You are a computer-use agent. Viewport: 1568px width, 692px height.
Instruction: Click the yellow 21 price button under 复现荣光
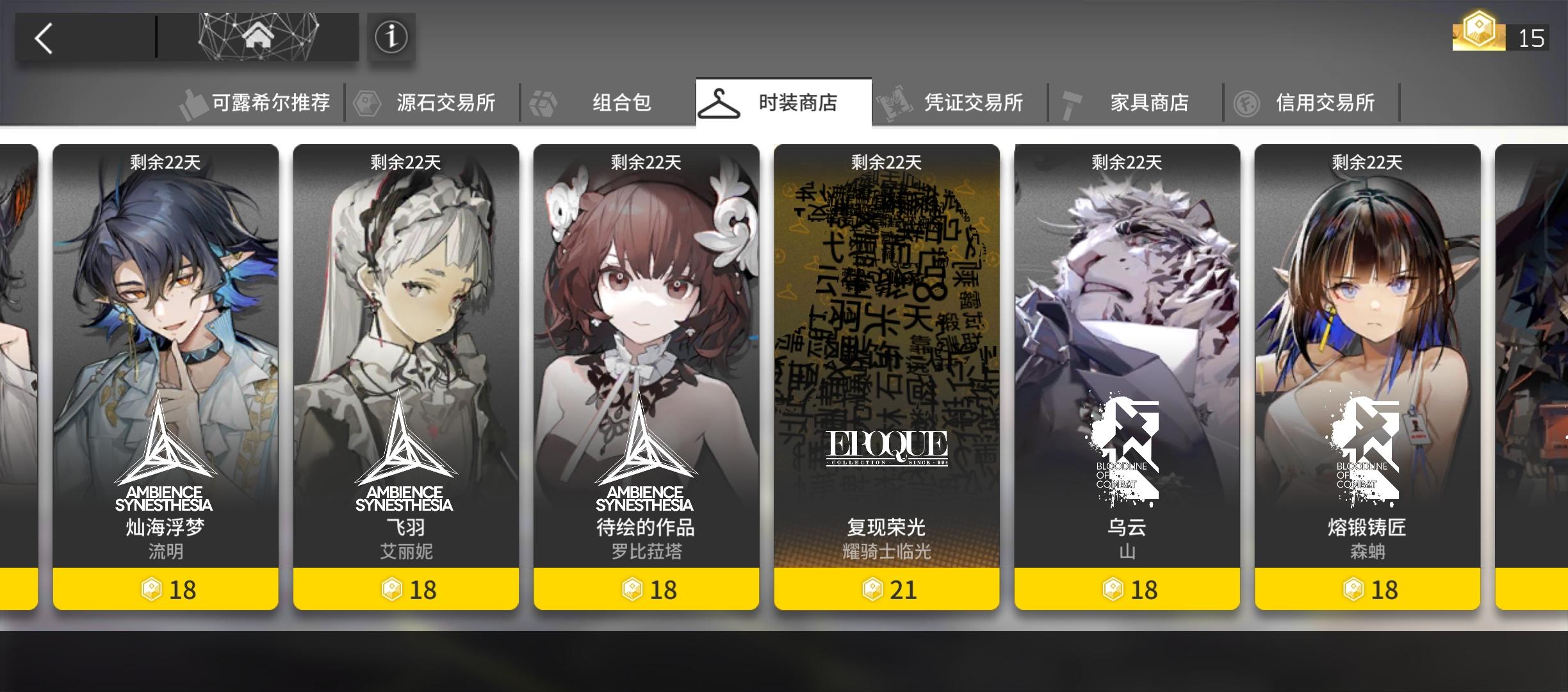pyautogui.click(x=886, y=591)
